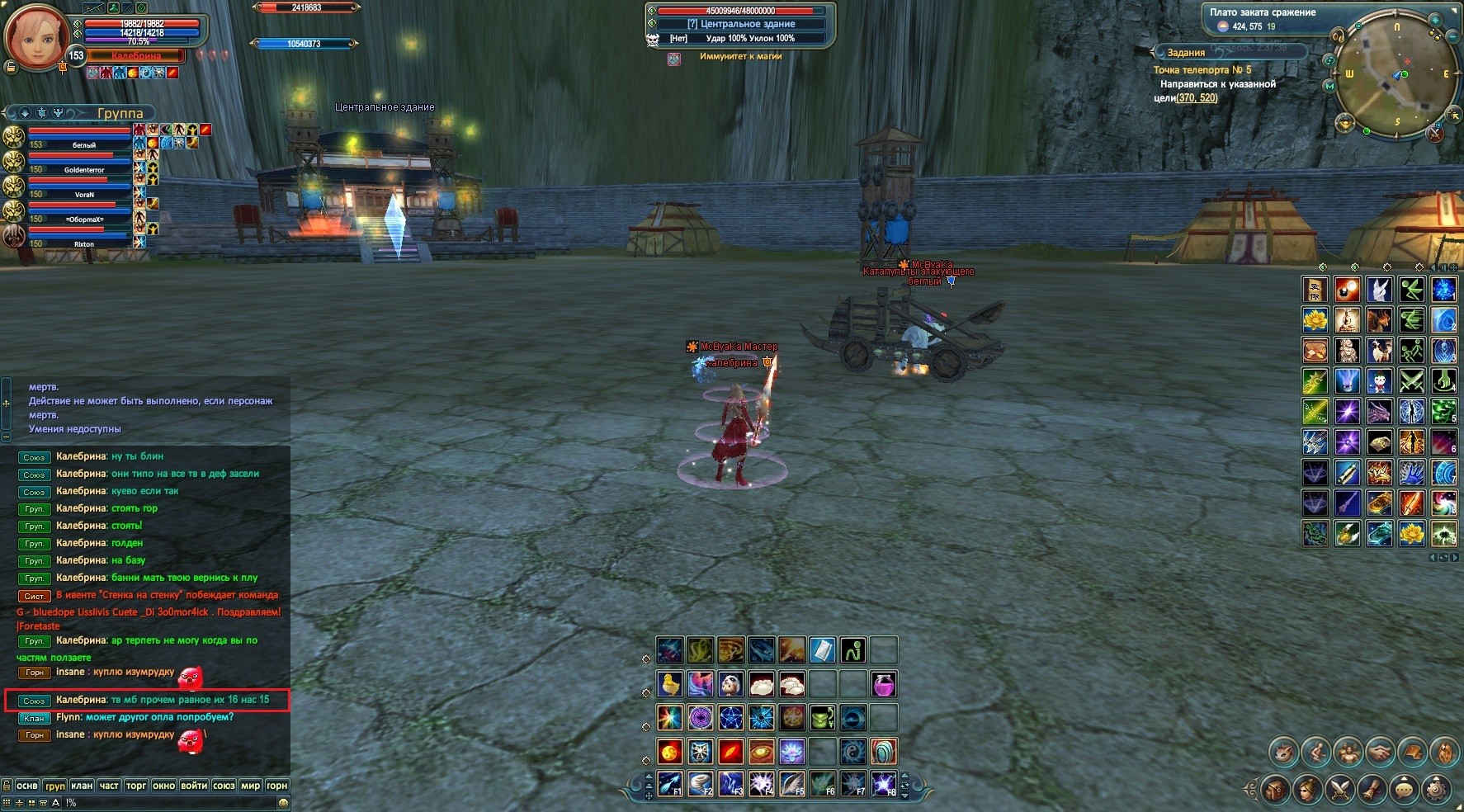Activate the blue pentagram skill

tap(731, 718)
